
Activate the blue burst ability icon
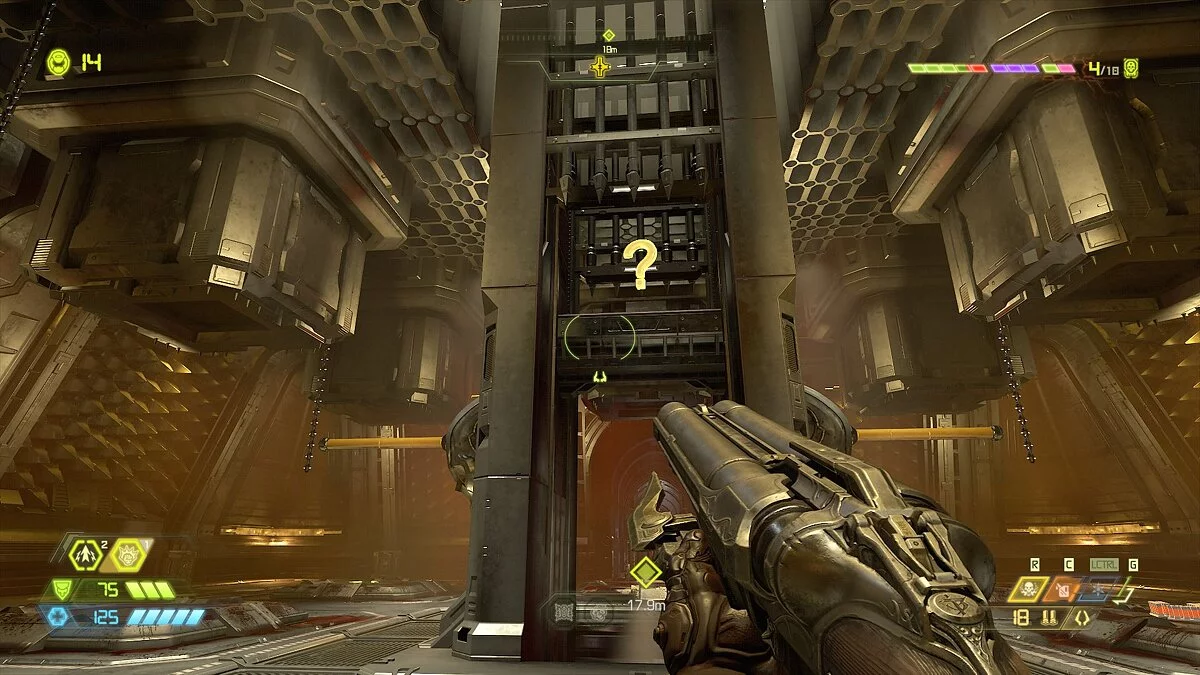(x=1098, y=589)
